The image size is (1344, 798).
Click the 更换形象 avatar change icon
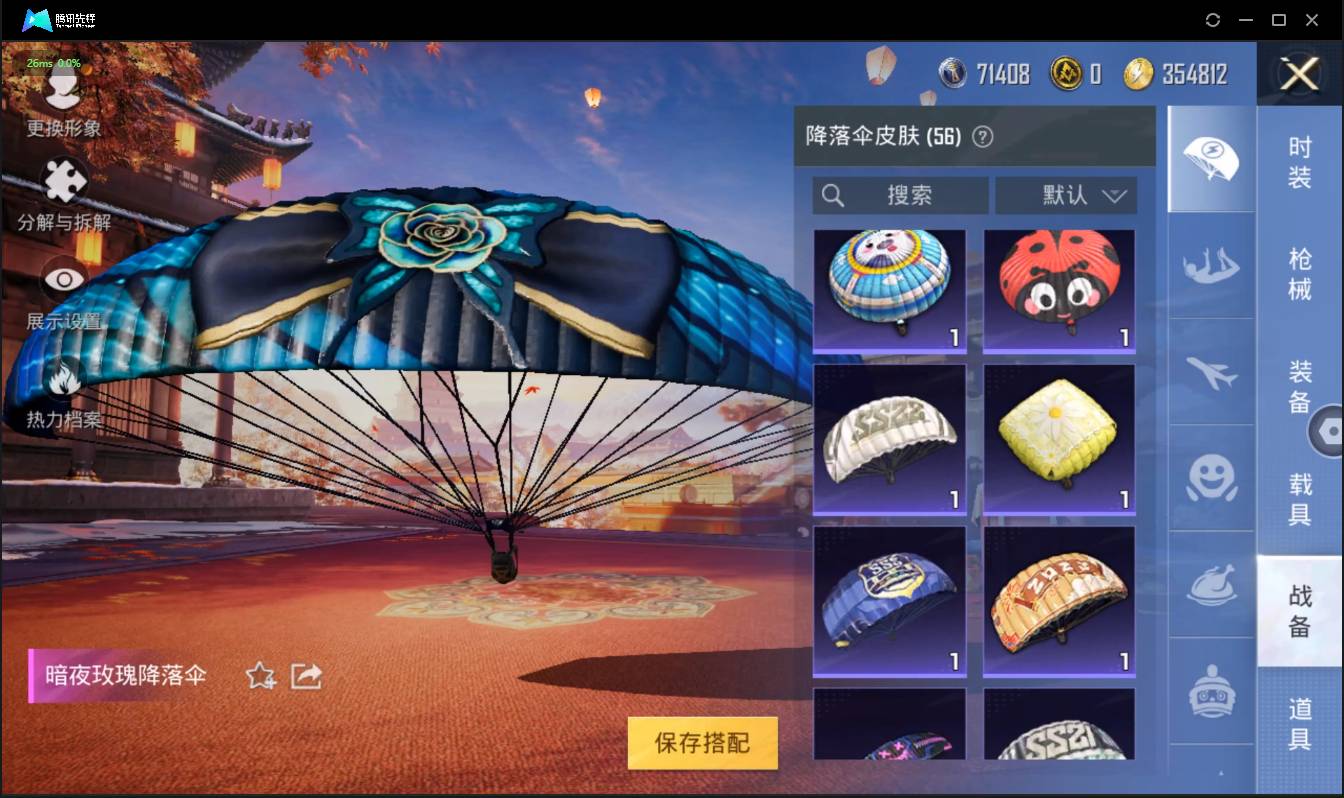click(x=62, y=90)
